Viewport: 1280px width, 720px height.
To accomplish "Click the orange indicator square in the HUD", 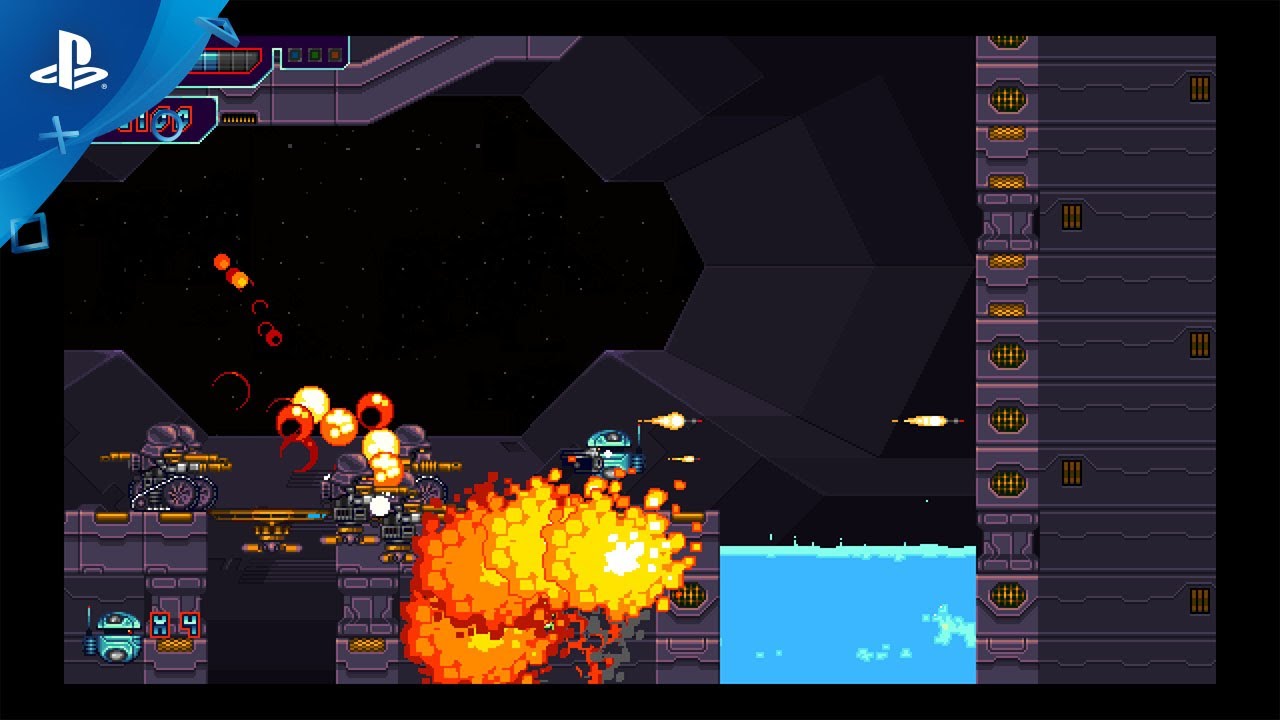I will [335, 56].
